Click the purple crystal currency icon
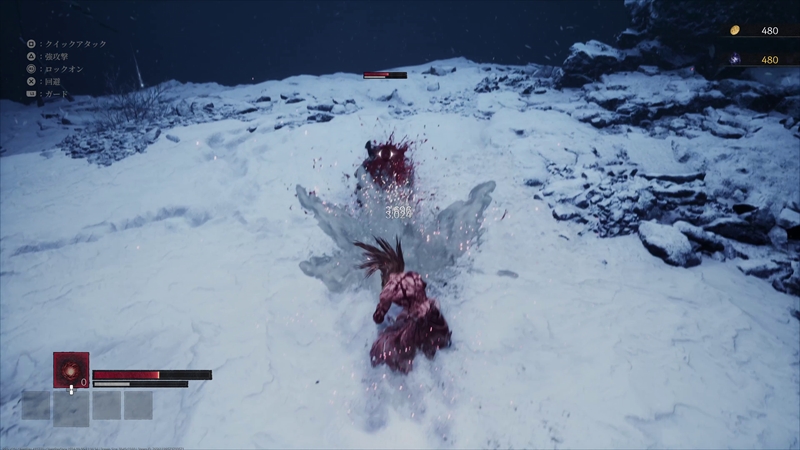 coord(734,60)
